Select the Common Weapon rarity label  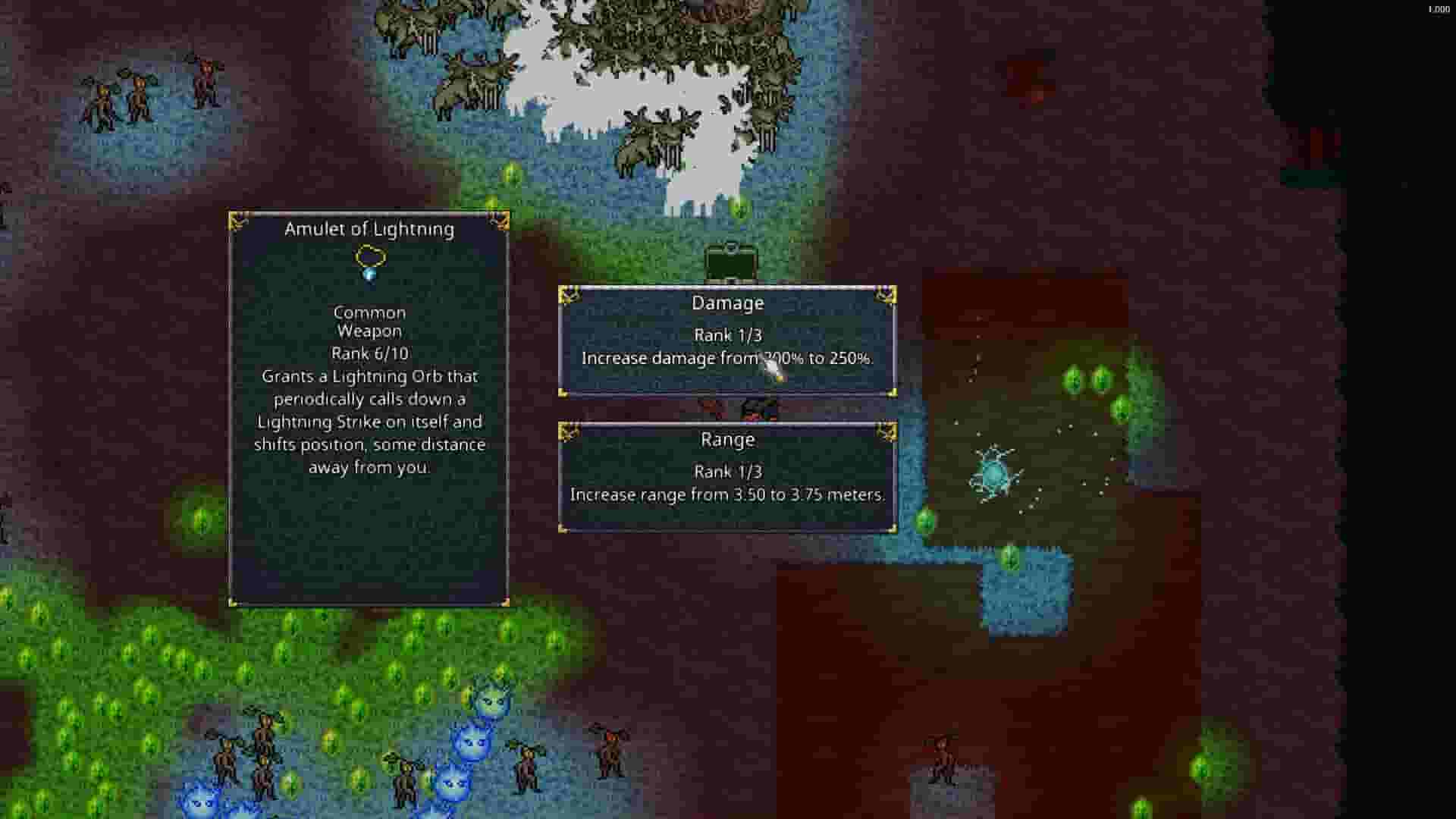369,322
